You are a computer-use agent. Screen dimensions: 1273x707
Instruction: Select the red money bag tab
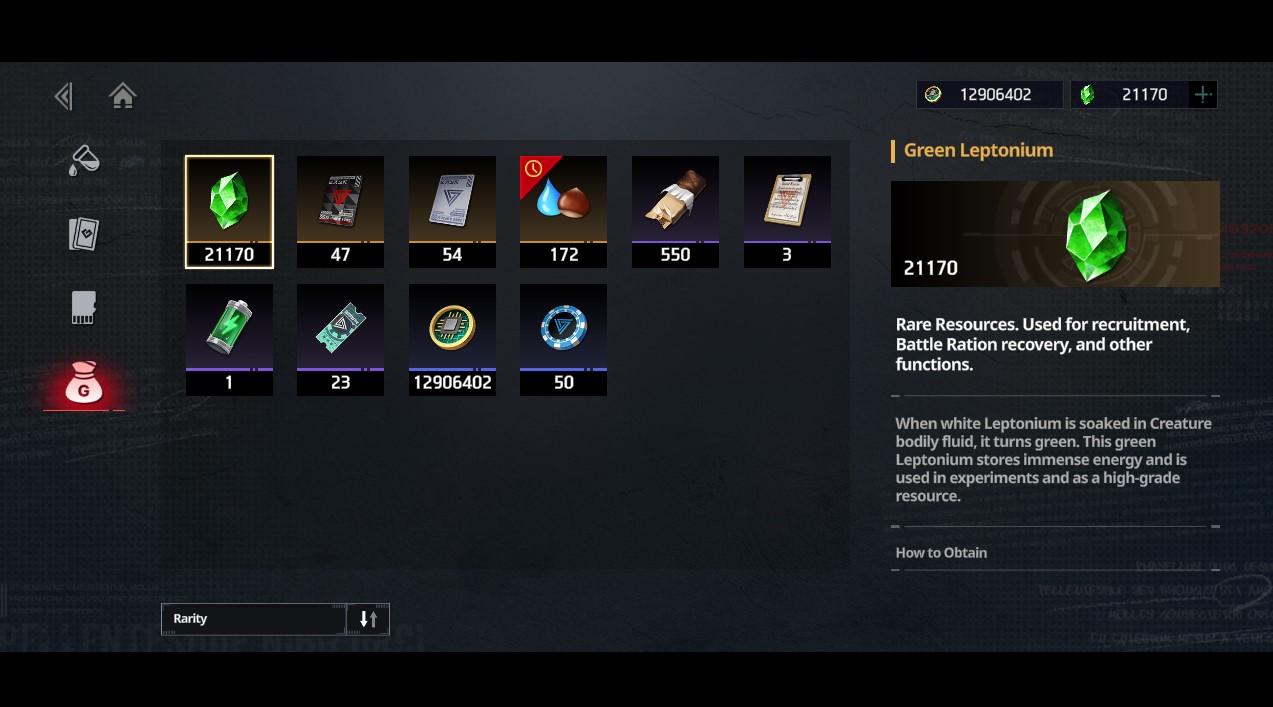tap(84, 383)
